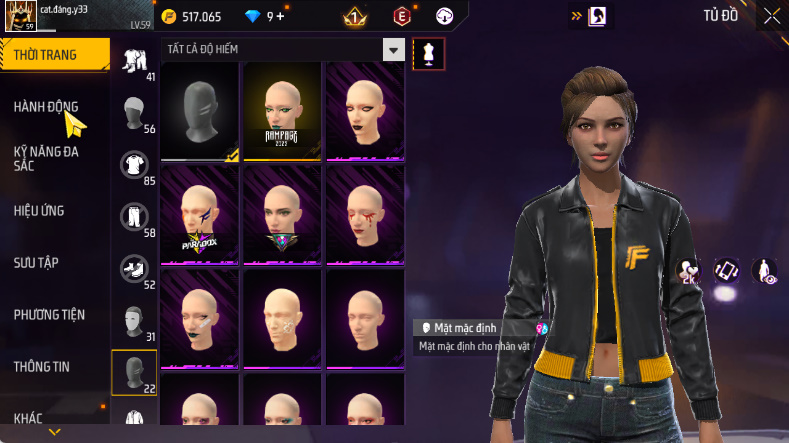Click the rotate phone icon

[x=726, y=269]
